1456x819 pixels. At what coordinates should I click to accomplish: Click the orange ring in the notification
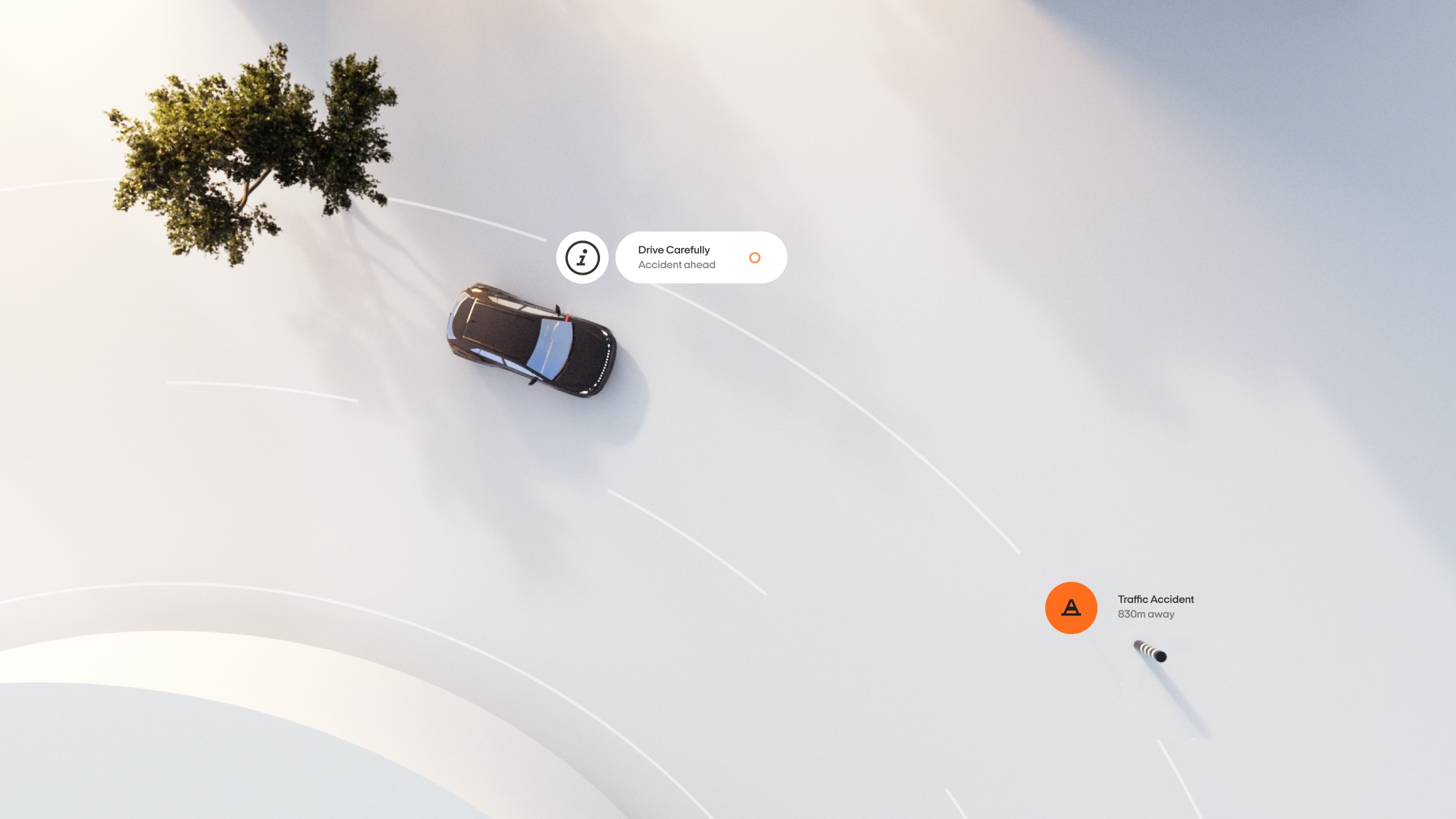tap(755, 258)
